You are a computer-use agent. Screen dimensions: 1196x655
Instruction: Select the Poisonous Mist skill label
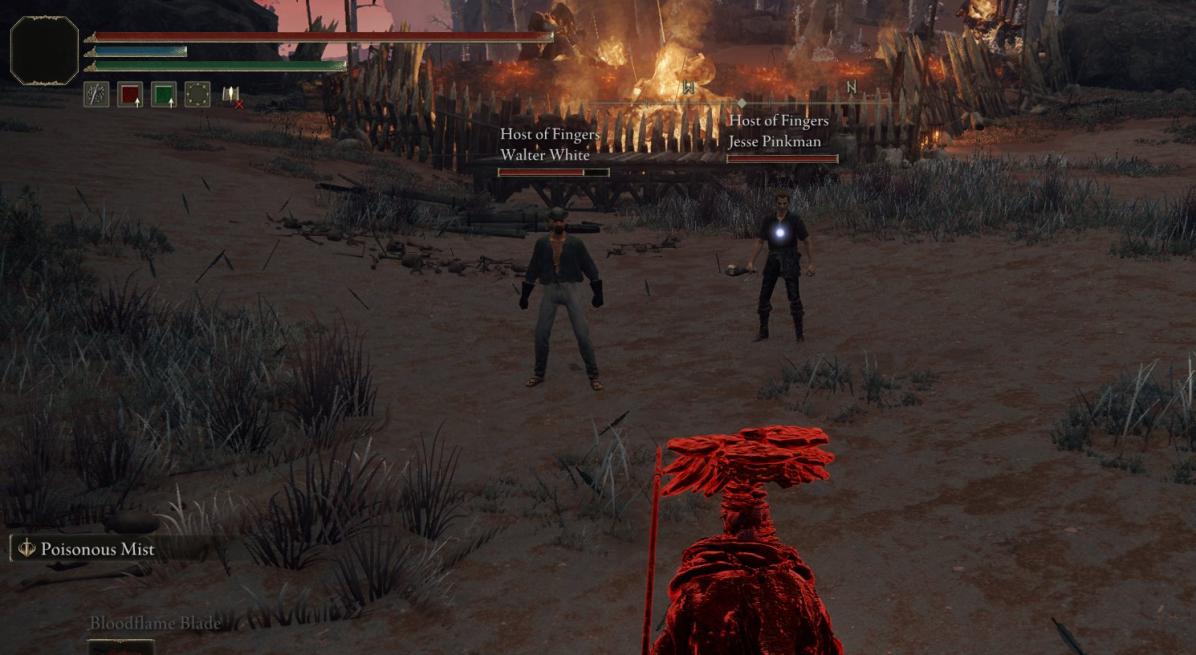click(97, 549)
